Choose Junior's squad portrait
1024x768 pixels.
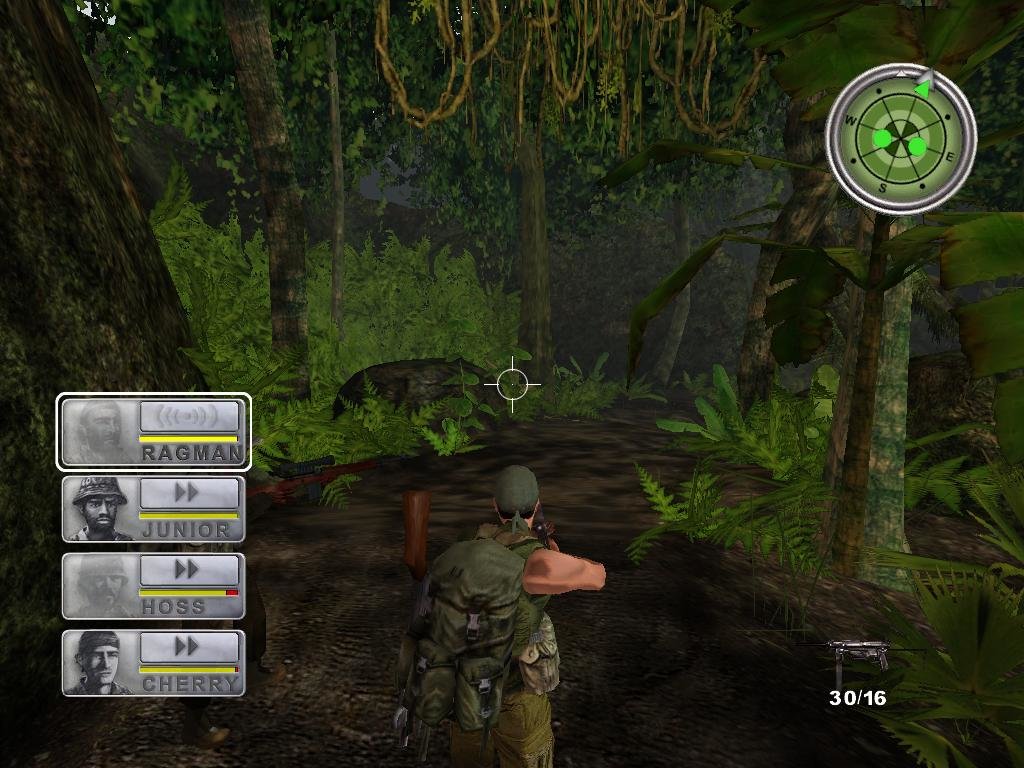(99, 507)
